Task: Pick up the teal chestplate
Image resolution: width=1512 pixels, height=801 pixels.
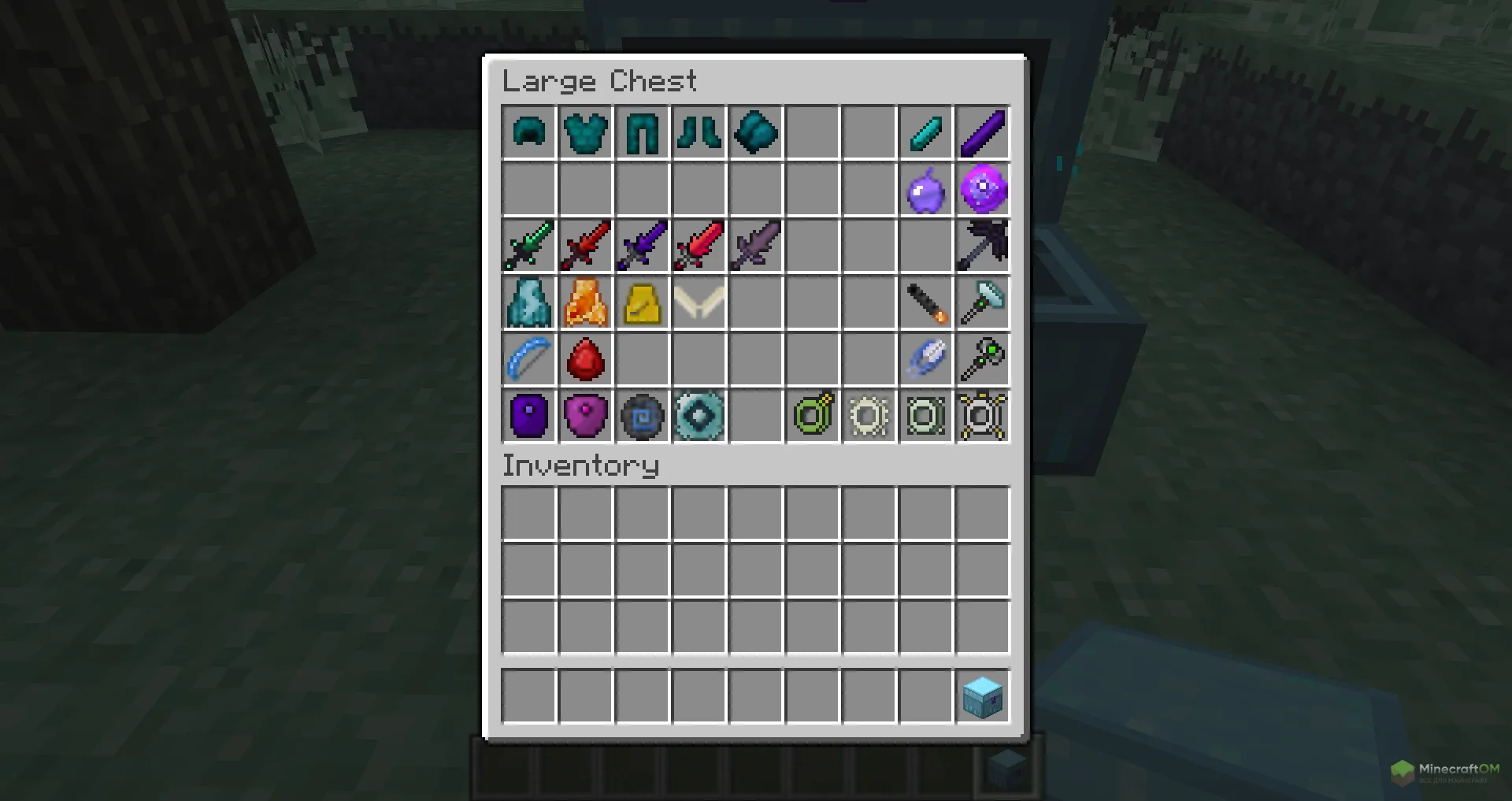Action: point(585,132)
